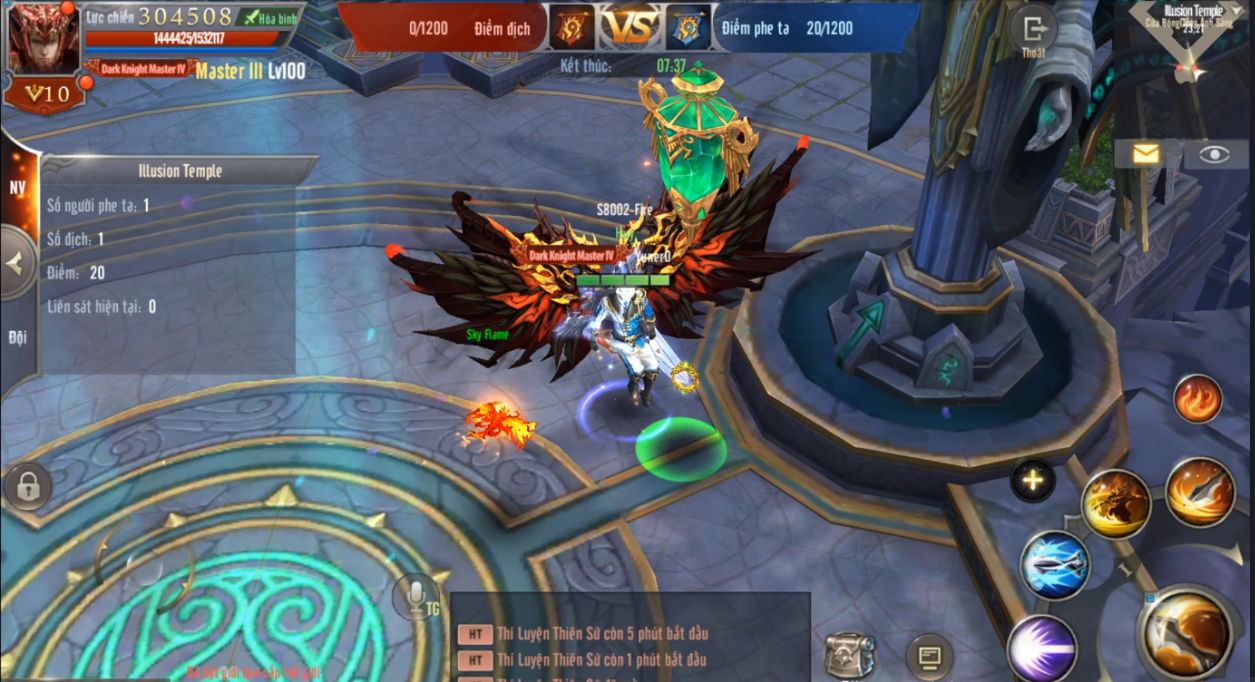The width and height of the screenshot is (1255, 682).
Task: Tap the microphone voice chat button
Action: click(x=416, y=597)
